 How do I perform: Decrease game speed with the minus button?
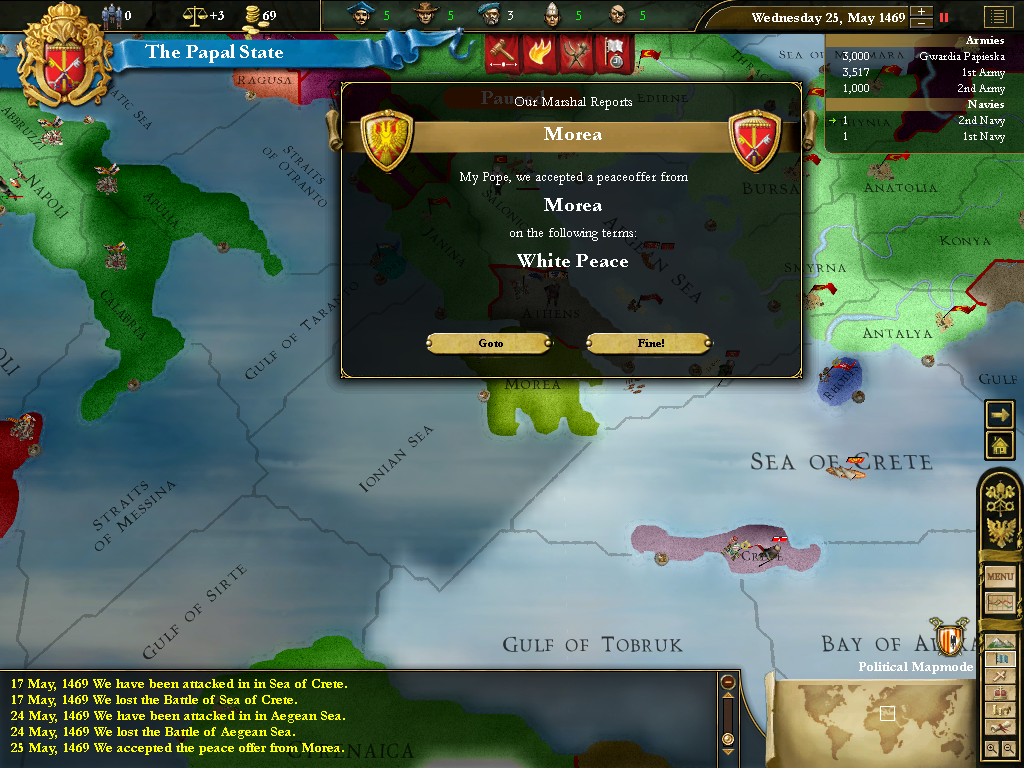point(921,23)
